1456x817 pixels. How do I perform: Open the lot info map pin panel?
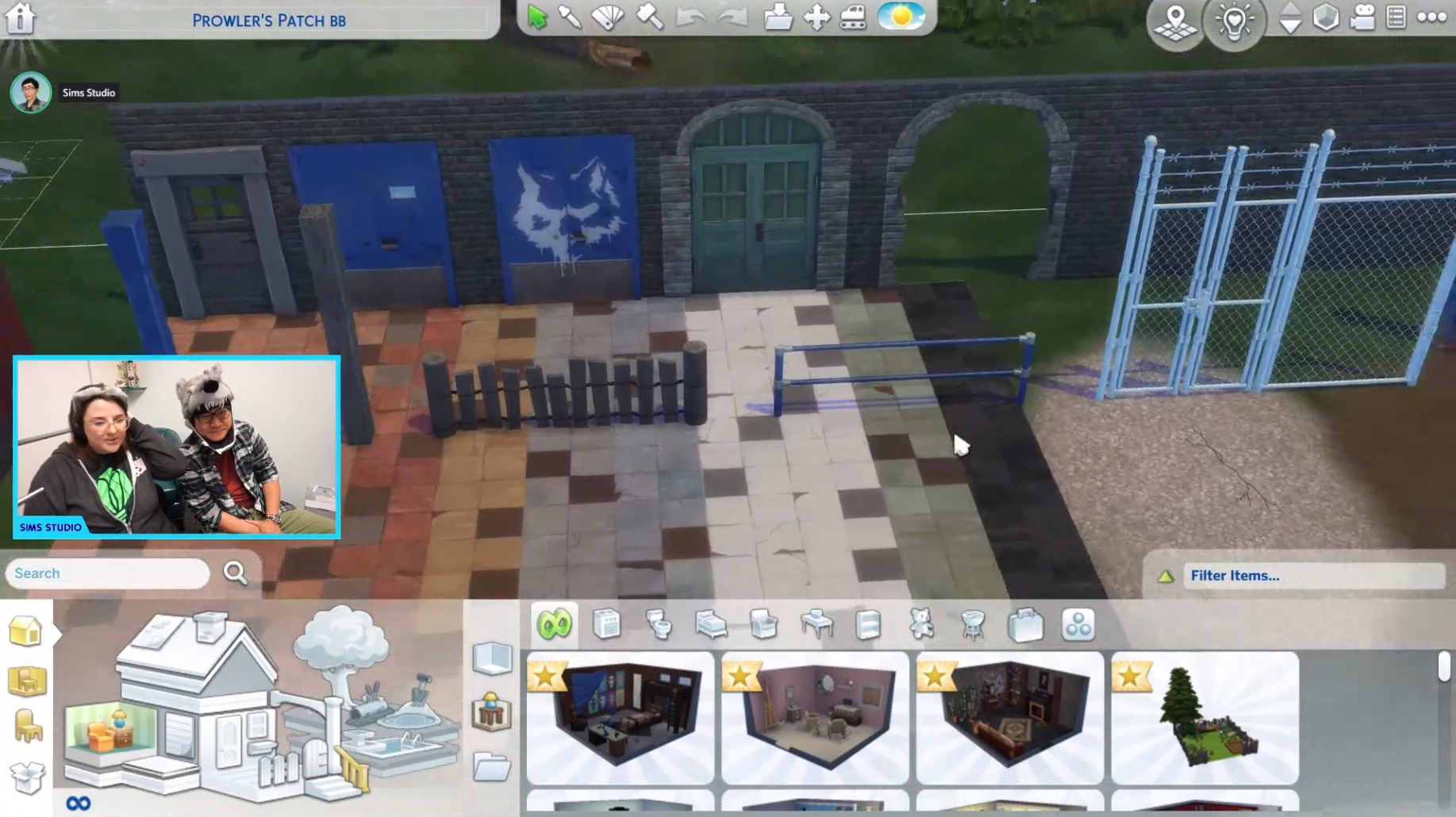coord(1175,21)
